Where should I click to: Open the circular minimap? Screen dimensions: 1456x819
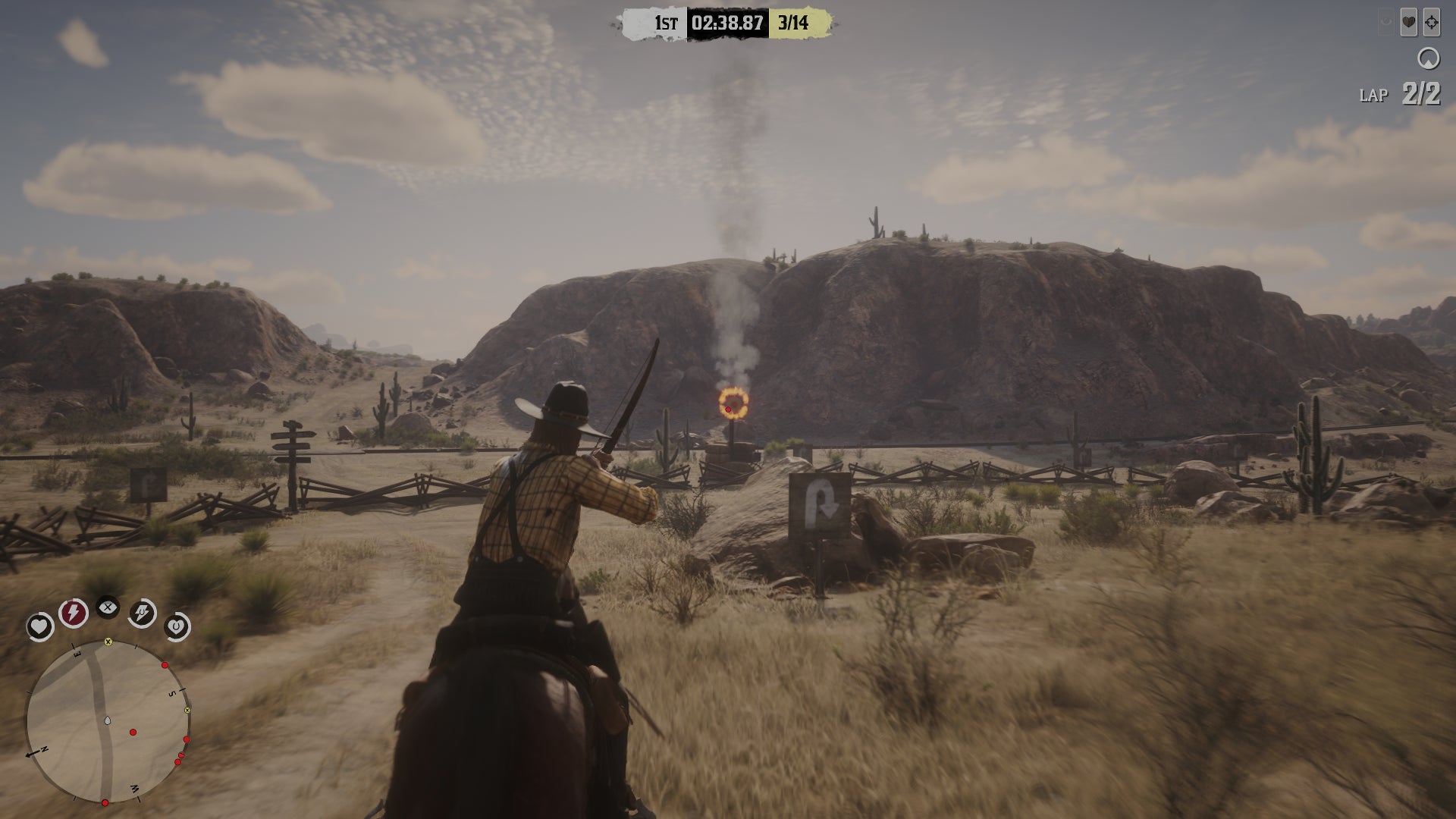(x=106, y=722)
